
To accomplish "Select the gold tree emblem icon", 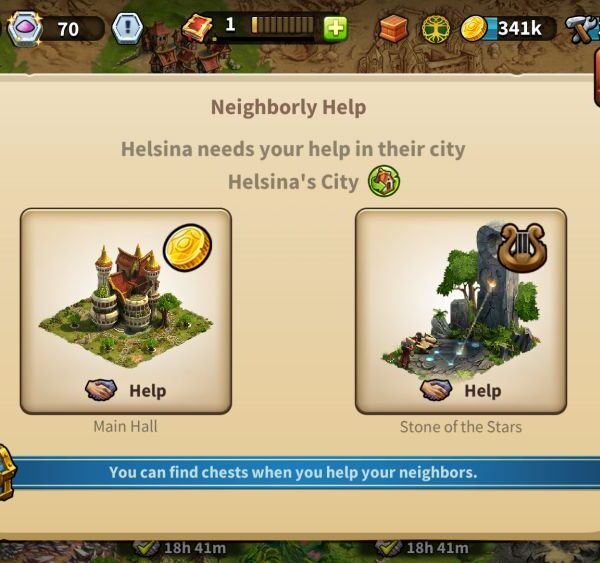I will 435,29.
